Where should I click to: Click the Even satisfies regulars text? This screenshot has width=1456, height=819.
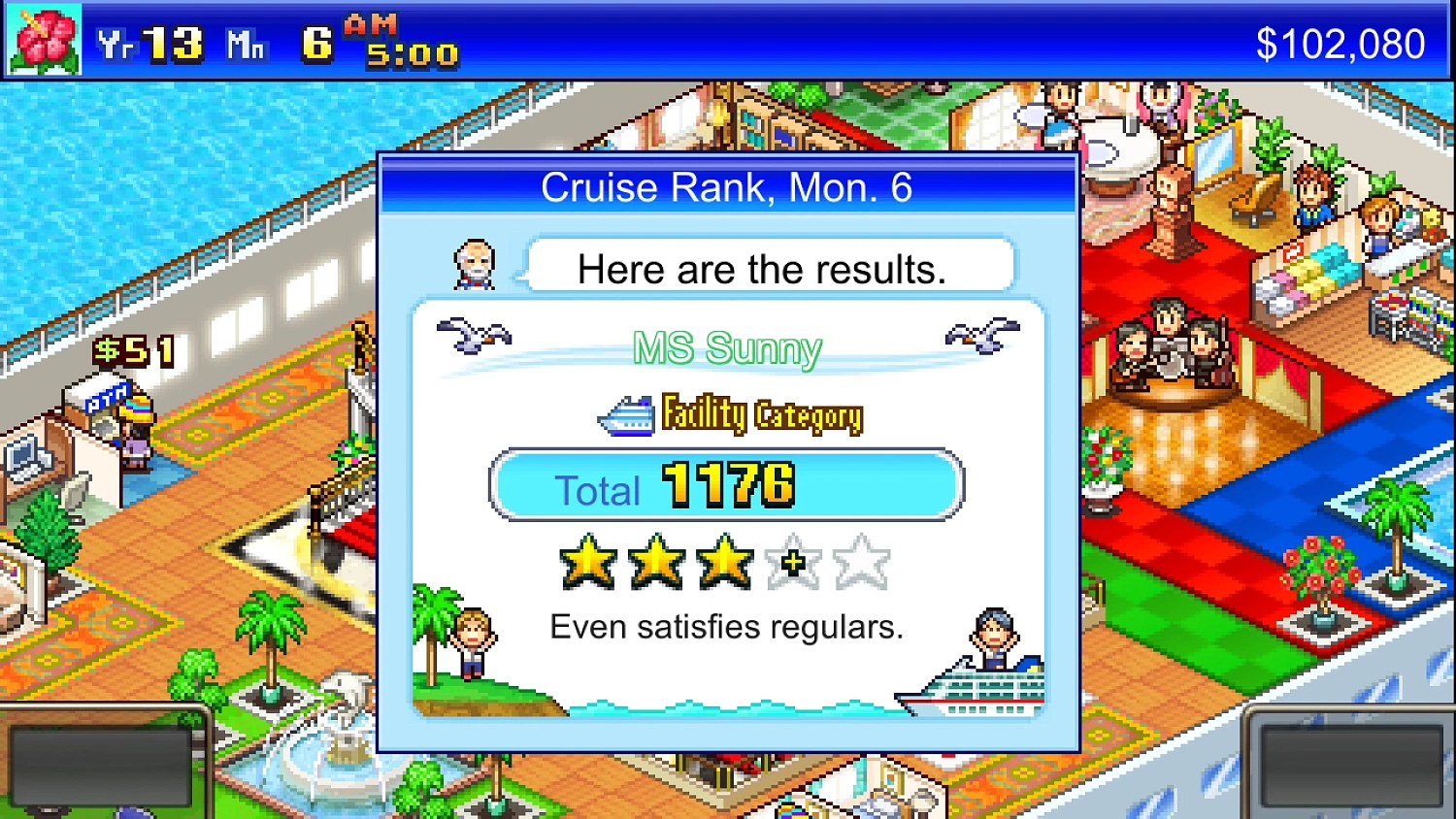pyautogui.click(x=726, y=627)
